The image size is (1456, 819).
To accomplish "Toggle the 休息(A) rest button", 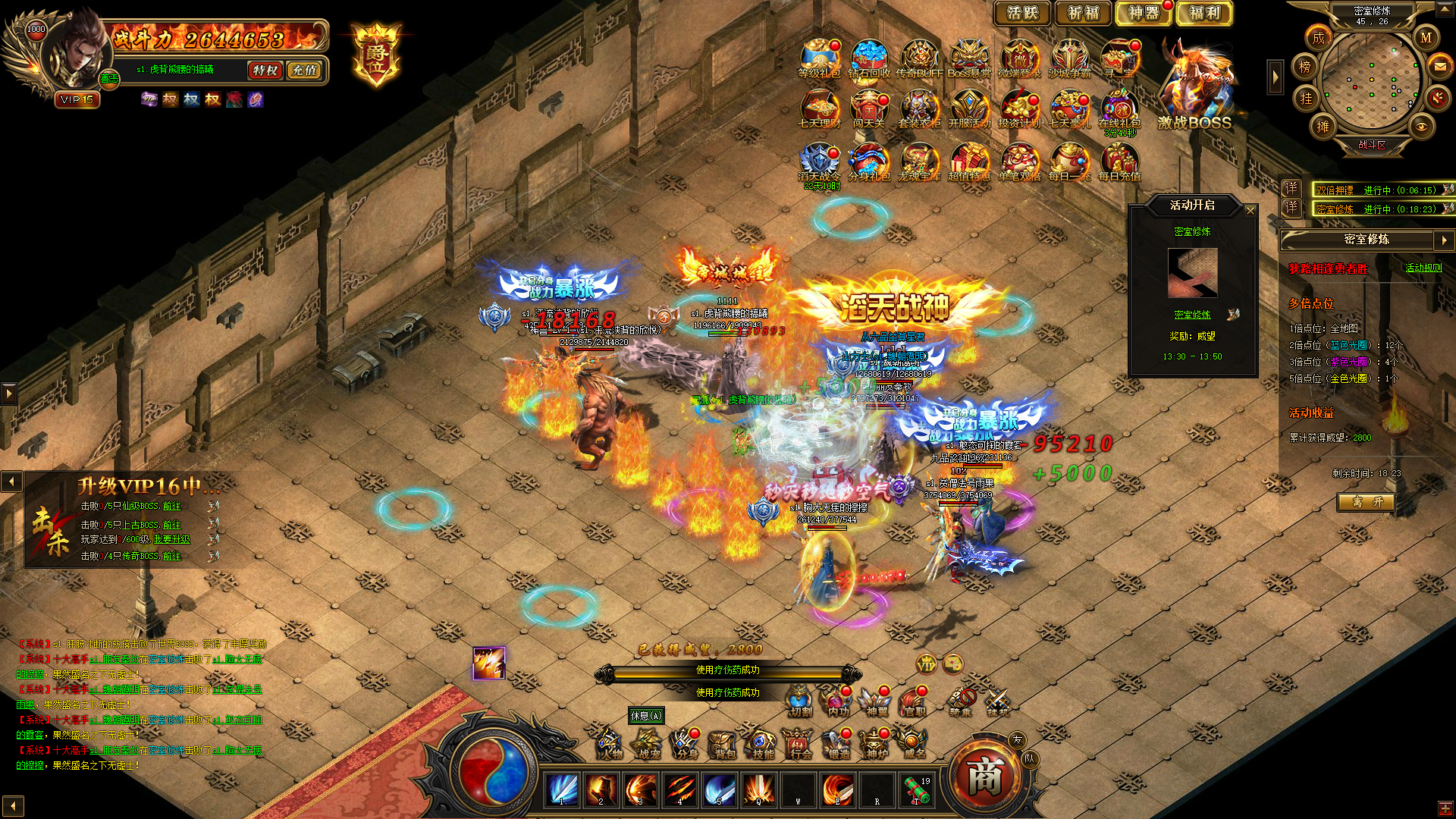I will tap(646, 716).
